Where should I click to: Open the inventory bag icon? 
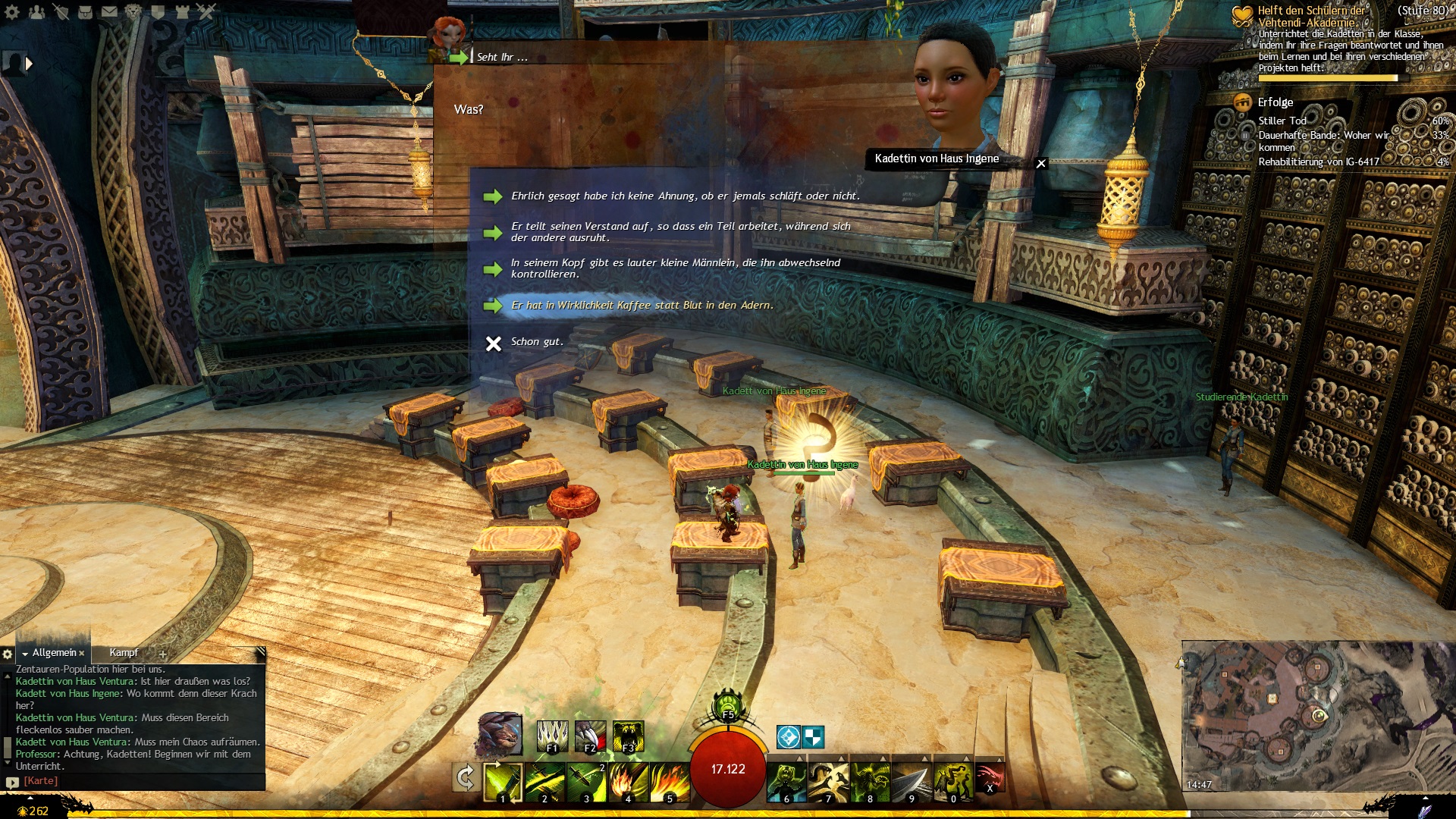[x=85, y=11]
